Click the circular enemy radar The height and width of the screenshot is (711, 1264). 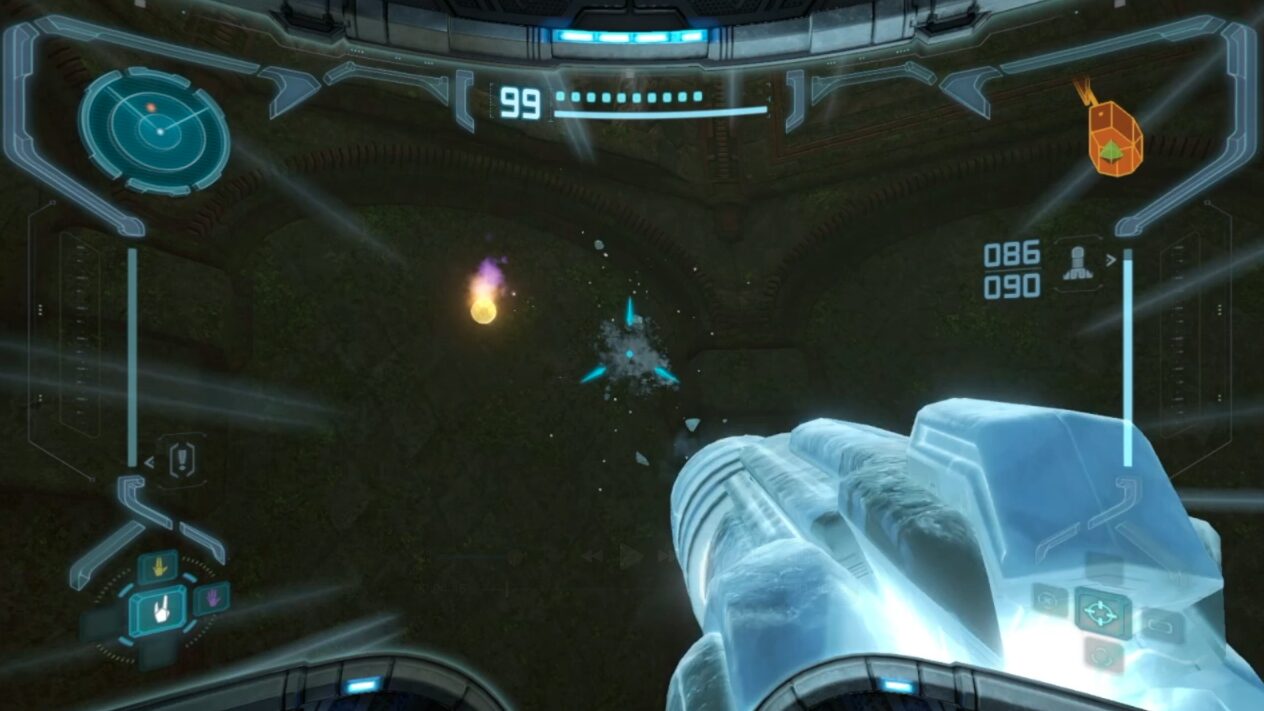point(154,129)
